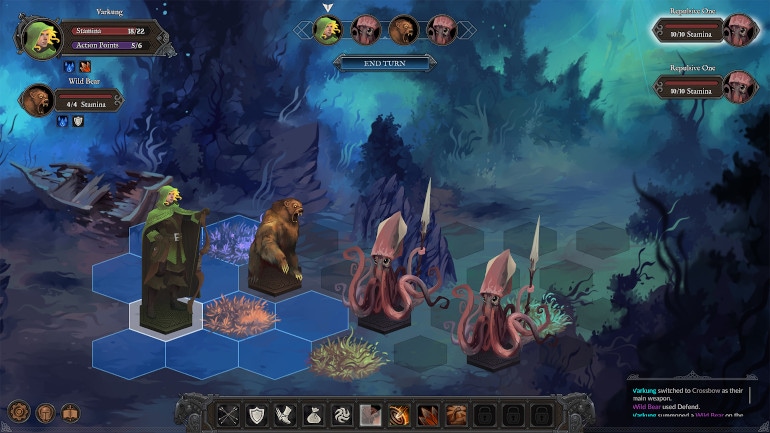Image resolution: width=770 pixels, height=433 pixels.
Task: Inspect Wild Bear's shield status icon
Action: 77,122
